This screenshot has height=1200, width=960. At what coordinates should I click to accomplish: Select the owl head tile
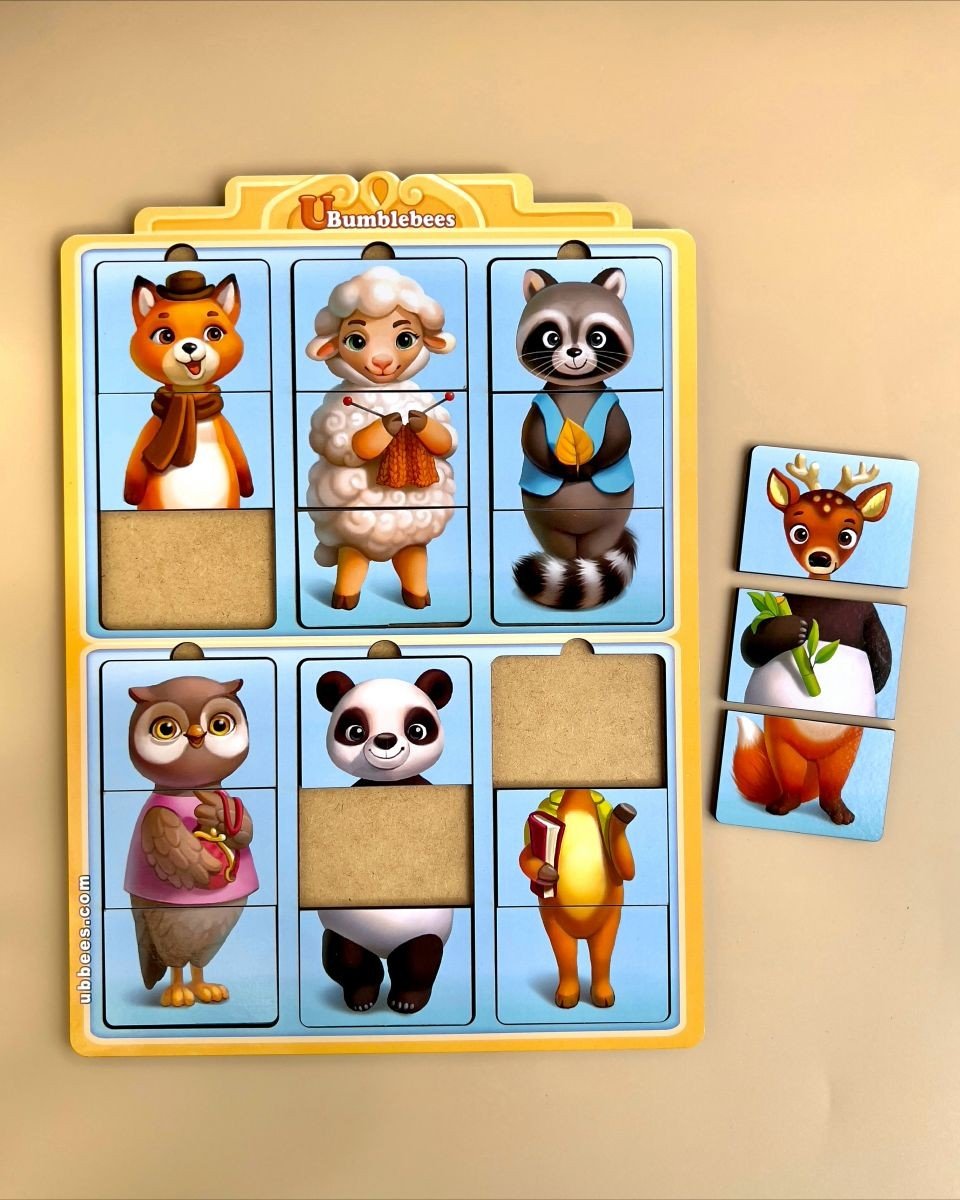pyautogui.click(x=188, y=724)
